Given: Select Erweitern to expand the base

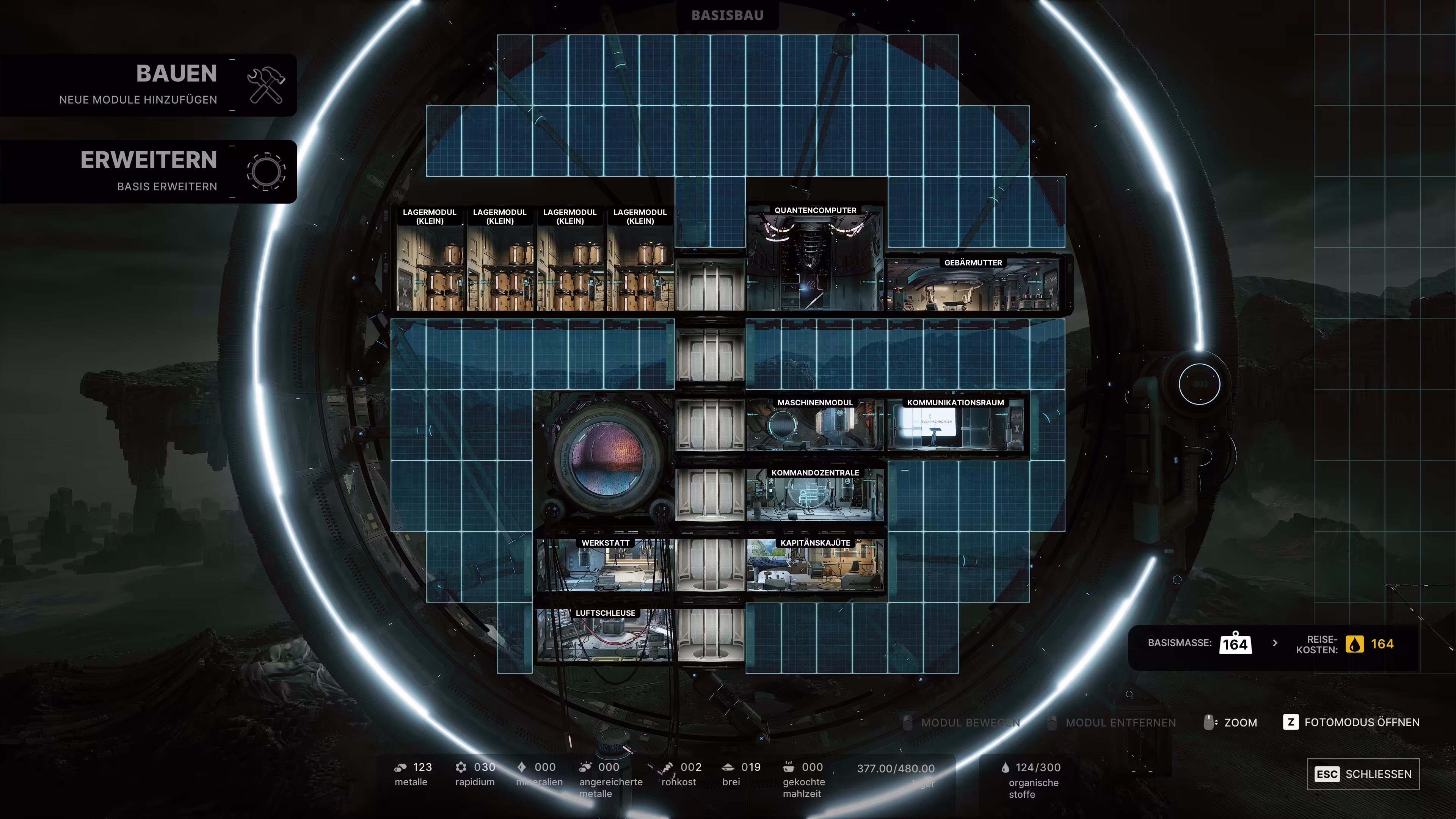Looking at the screenshot, I should click(x=148, y=171).
